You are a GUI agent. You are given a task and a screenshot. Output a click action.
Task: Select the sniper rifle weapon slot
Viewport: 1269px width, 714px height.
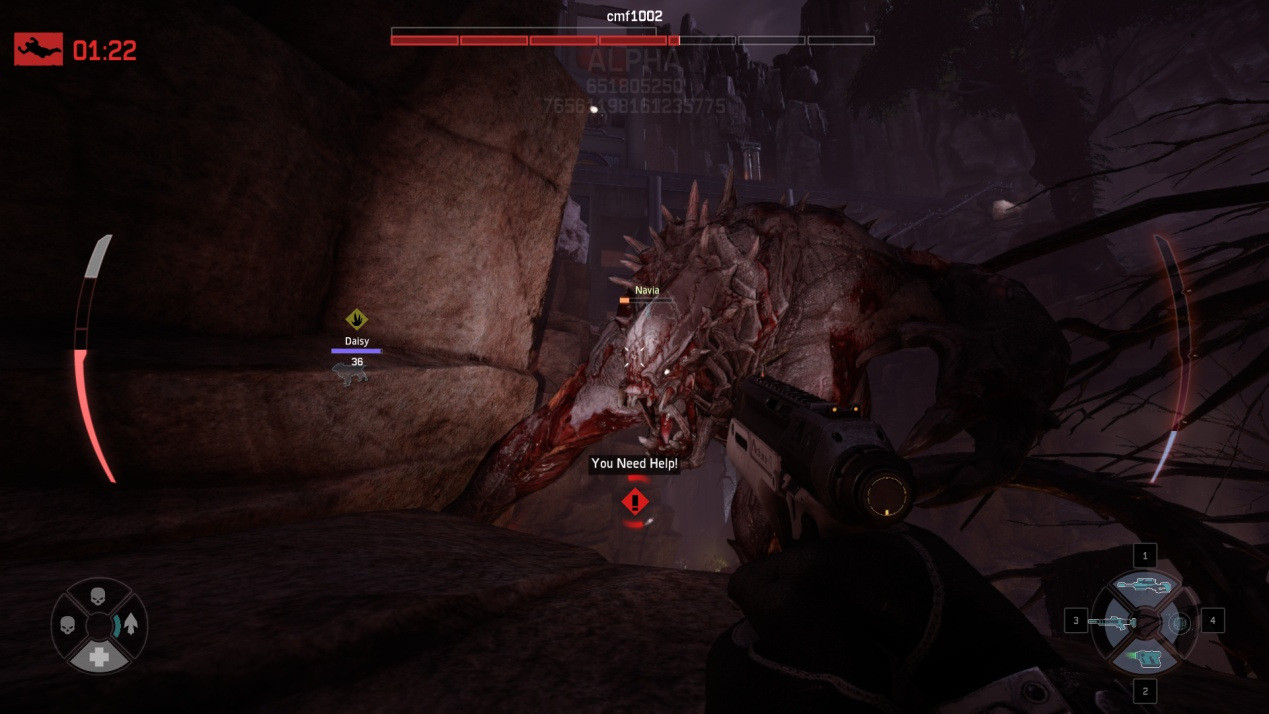click(1144, 586)
